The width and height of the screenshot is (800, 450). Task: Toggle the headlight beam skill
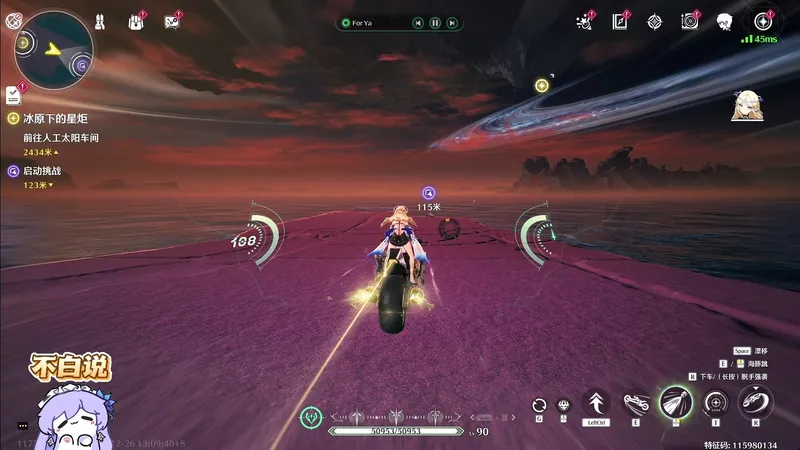point(675,403)
